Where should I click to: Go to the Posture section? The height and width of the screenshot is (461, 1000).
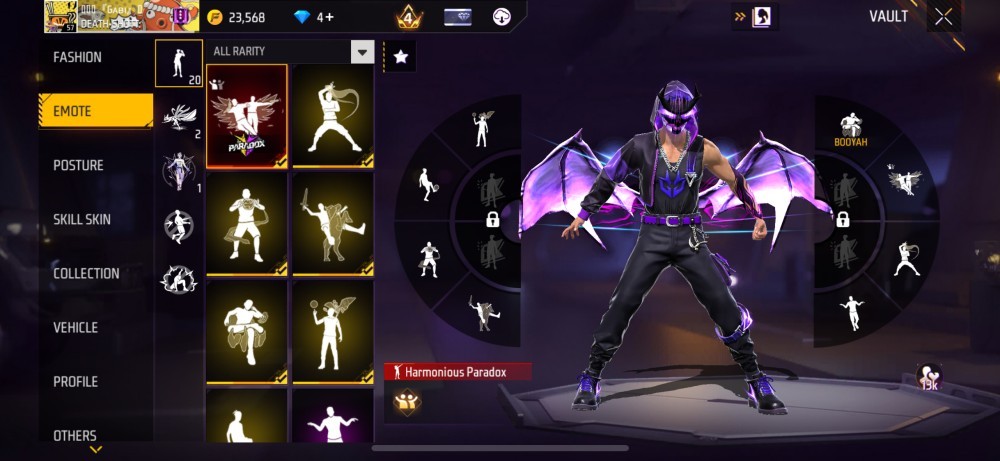coord(78,166)
